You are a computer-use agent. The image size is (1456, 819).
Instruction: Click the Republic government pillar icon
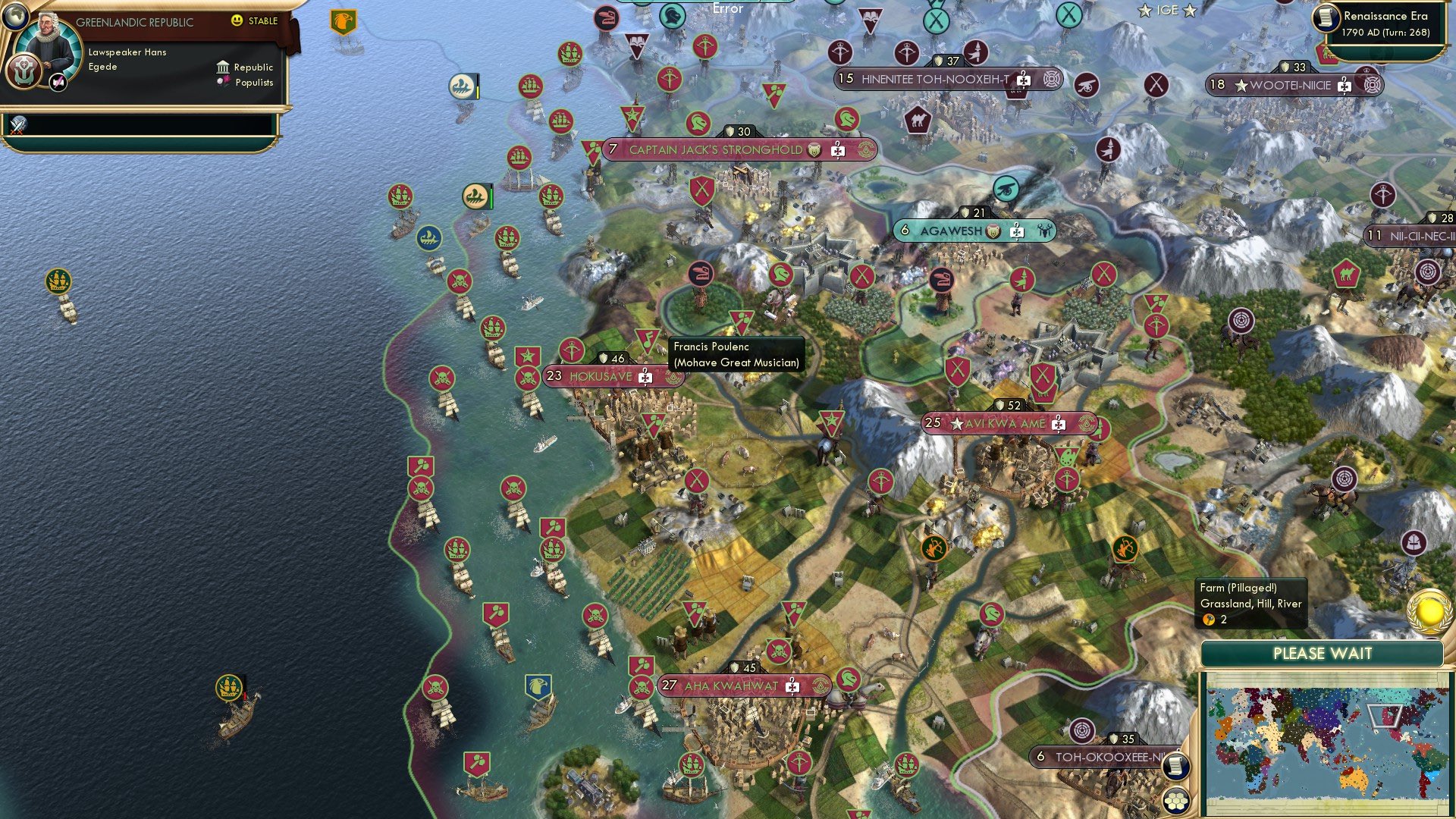[x=222, y=67]
